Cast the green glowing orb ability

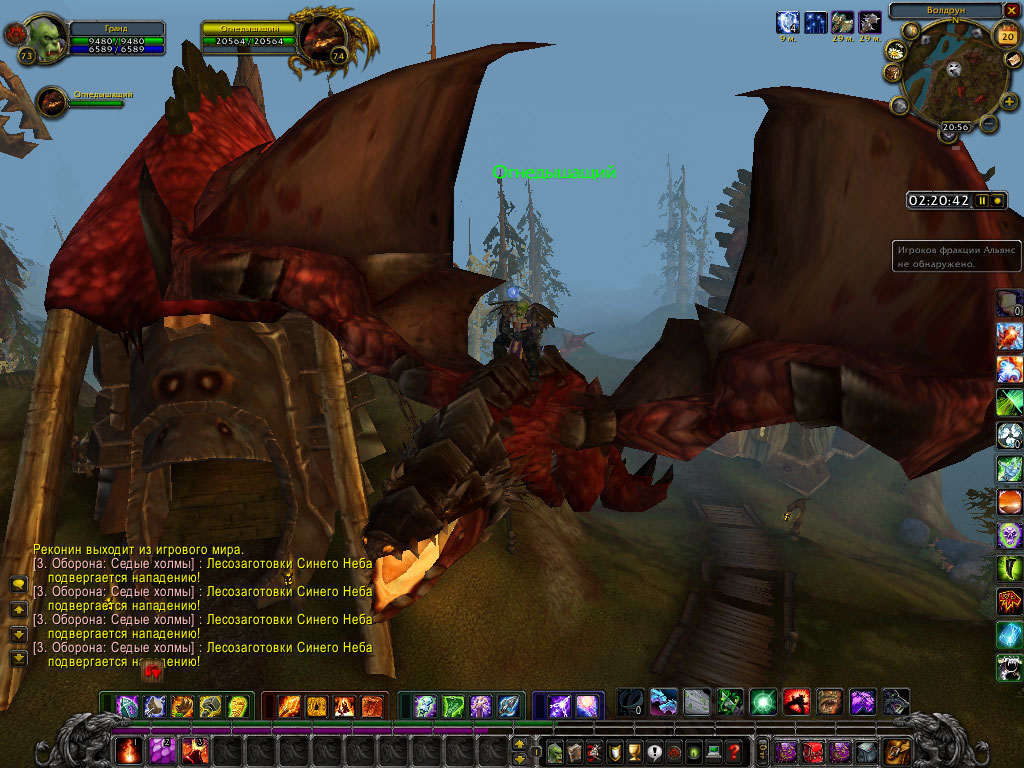point(763,702)
